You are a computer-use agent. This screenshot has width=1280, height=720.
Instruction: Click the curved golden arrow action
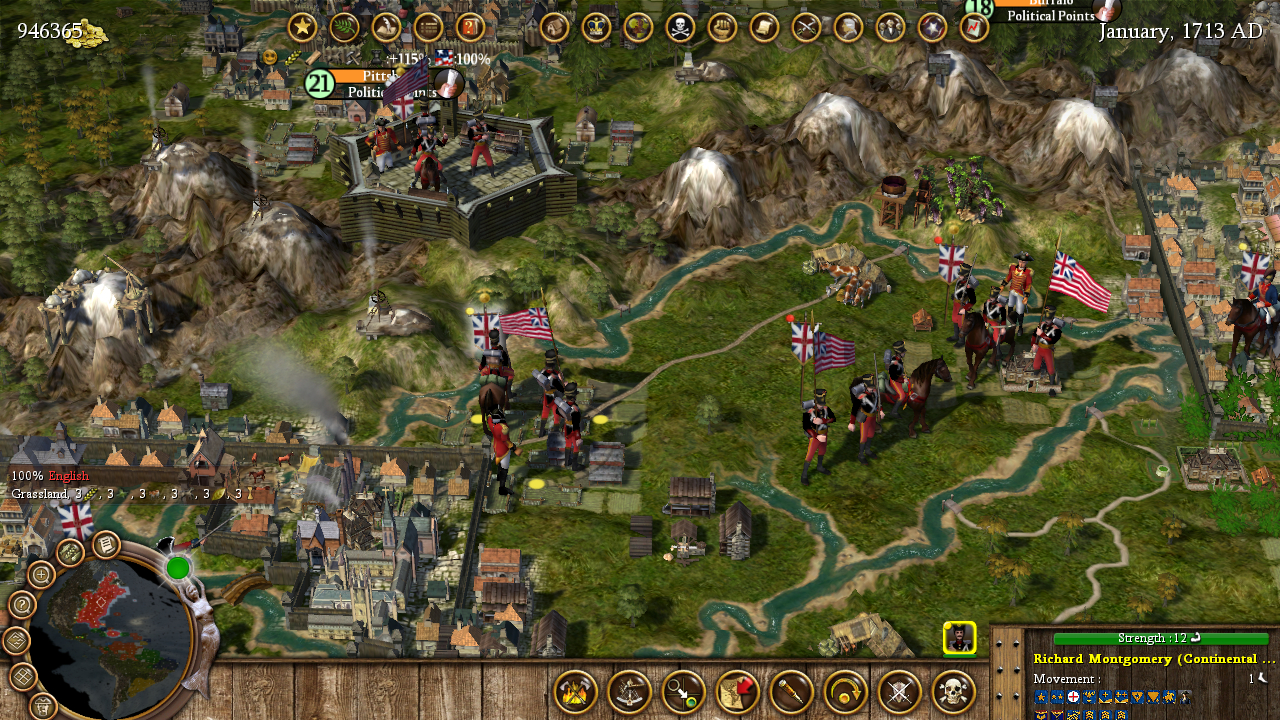846,692
